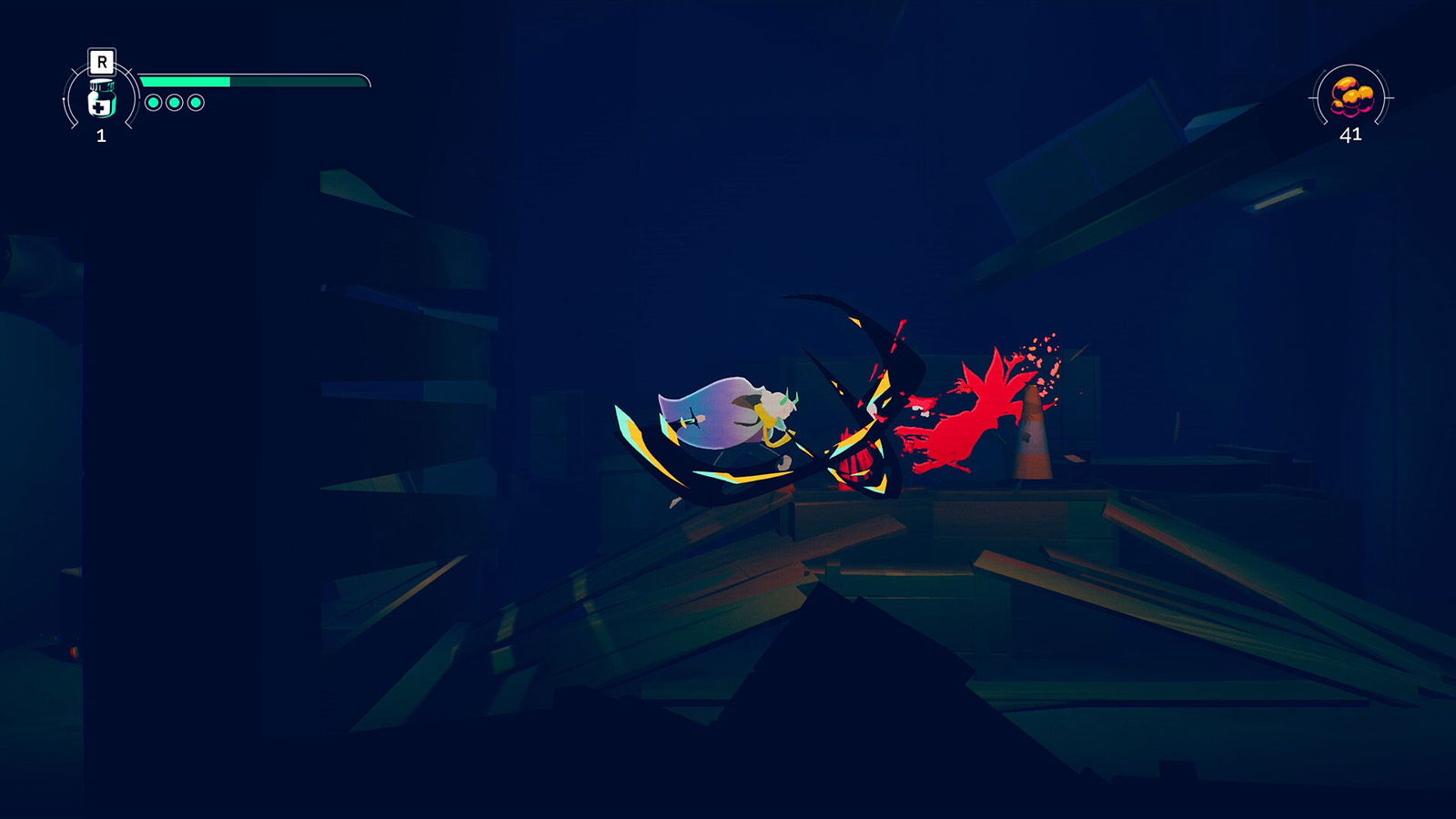Viewport: 1456px width, 819px height.
Task: Toggle the third green energy pip
Action: [x=195, y=103]
